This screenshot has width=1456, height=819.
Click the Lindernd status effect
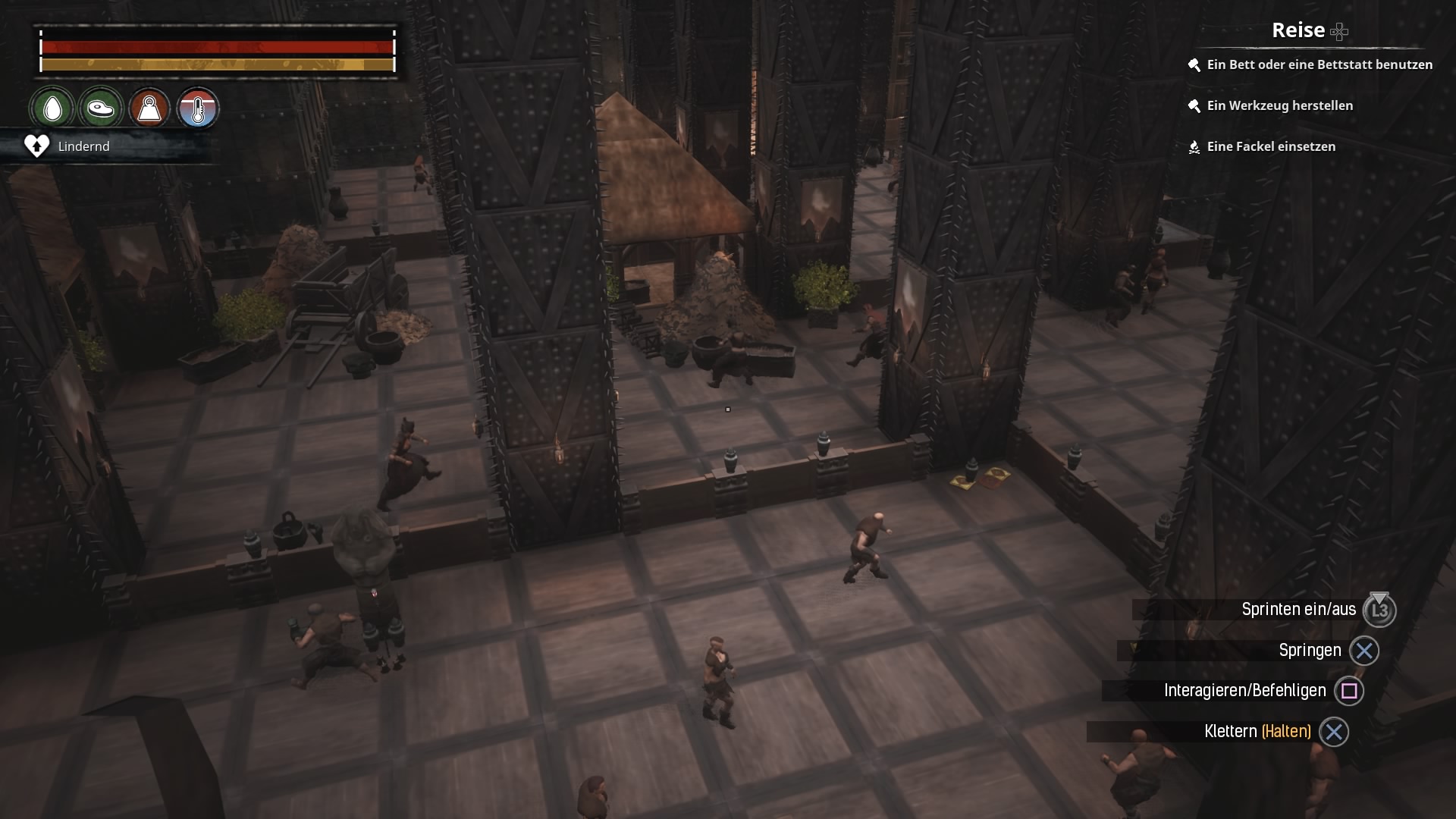click(x=83, y=146)
